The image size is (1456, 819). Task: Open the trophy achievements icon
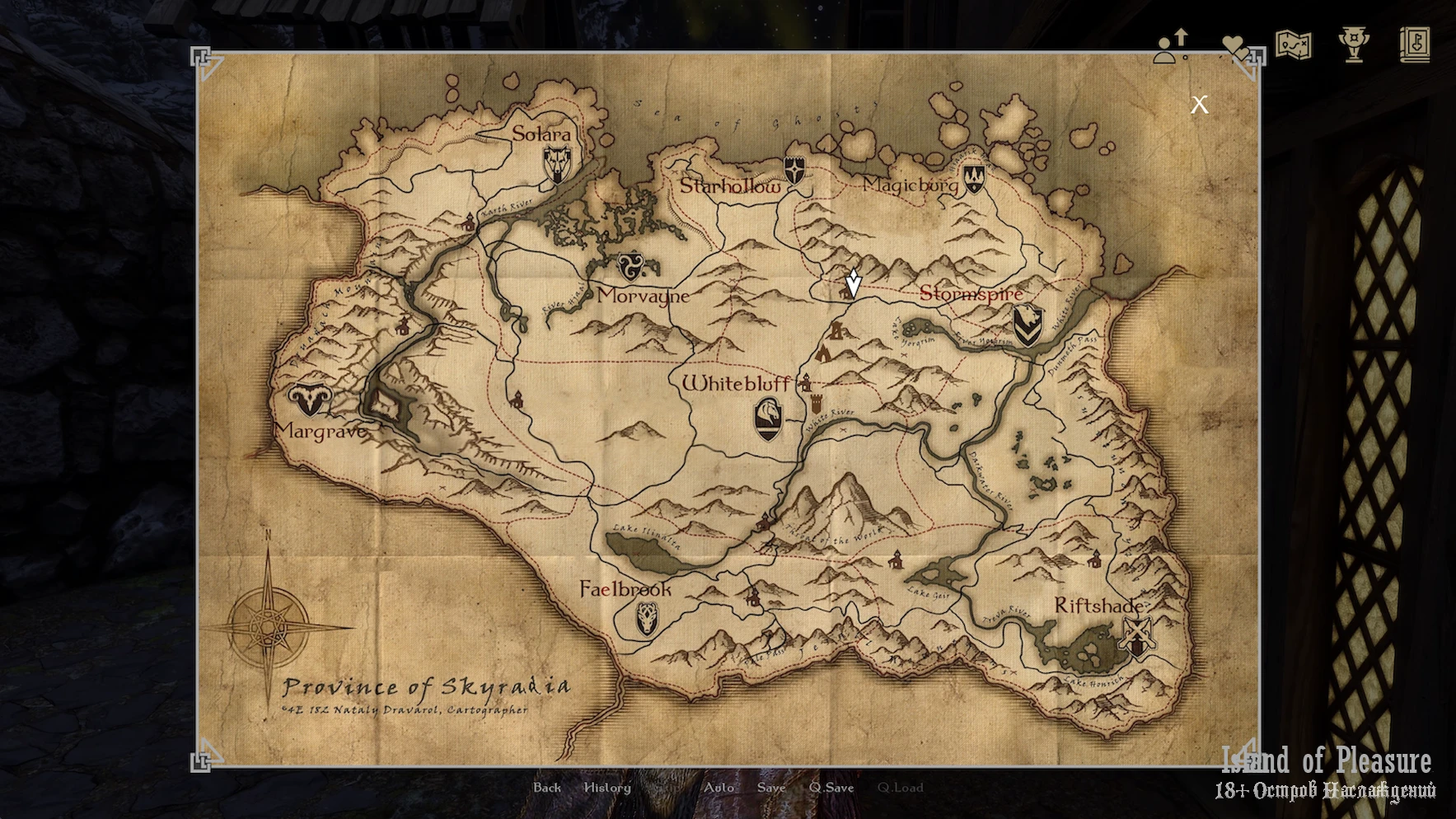coord(1354,45)
